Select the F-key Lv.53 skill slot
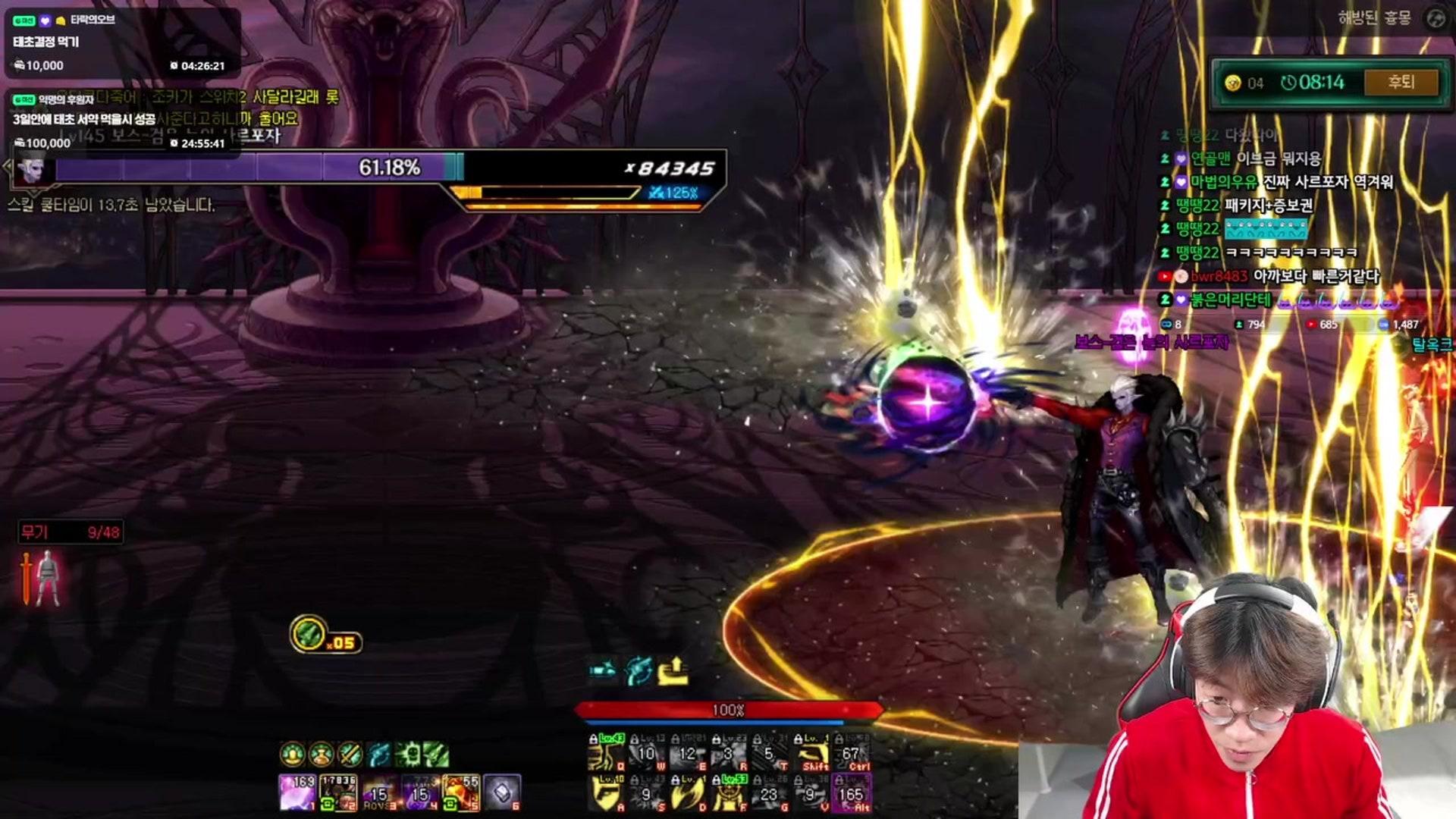The height and width of the screenshot is (819, 1456). 729,793
